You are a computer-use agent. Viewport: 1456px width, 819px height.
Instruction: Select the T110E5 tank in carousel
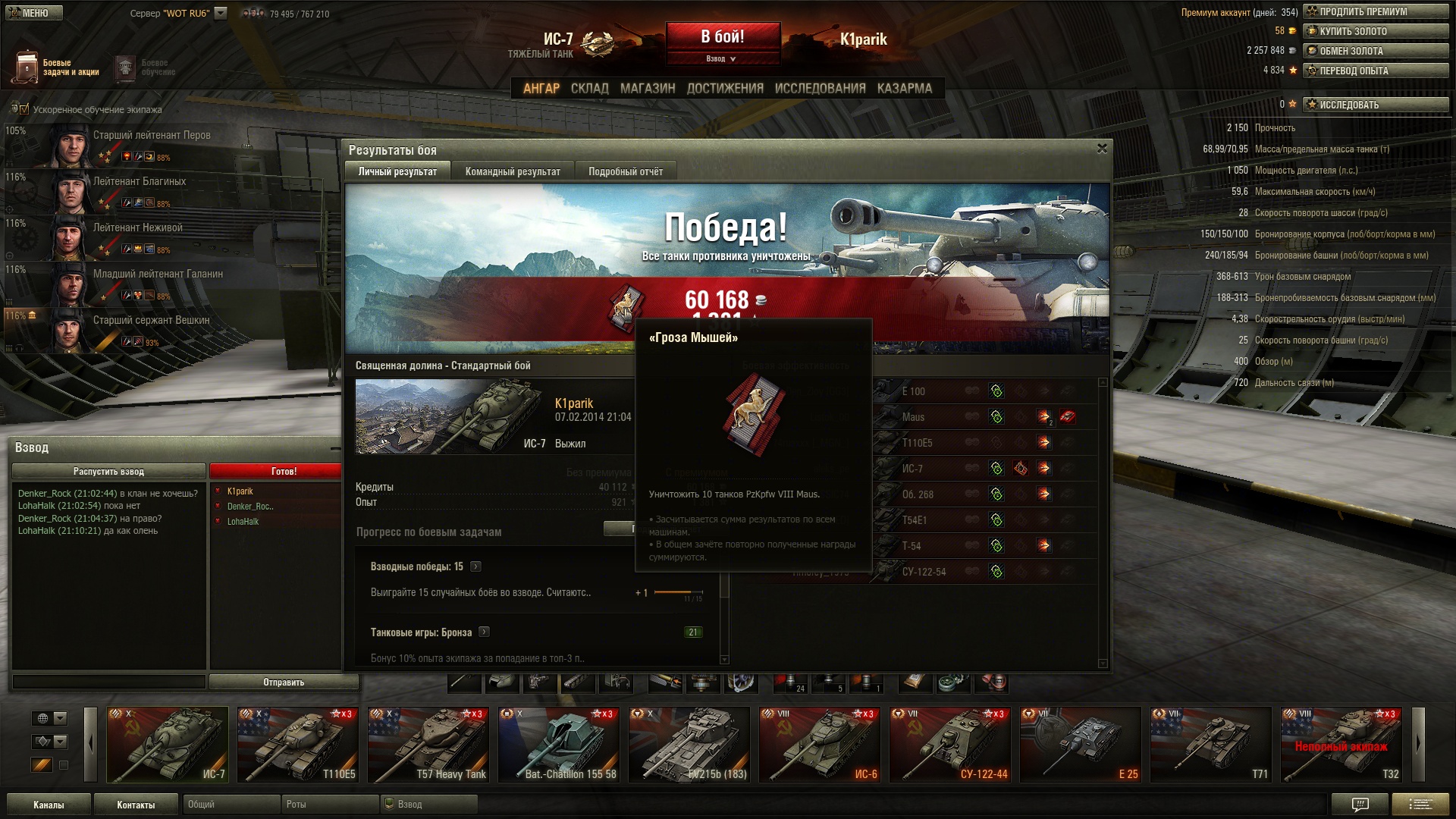[x=298, y=745]
